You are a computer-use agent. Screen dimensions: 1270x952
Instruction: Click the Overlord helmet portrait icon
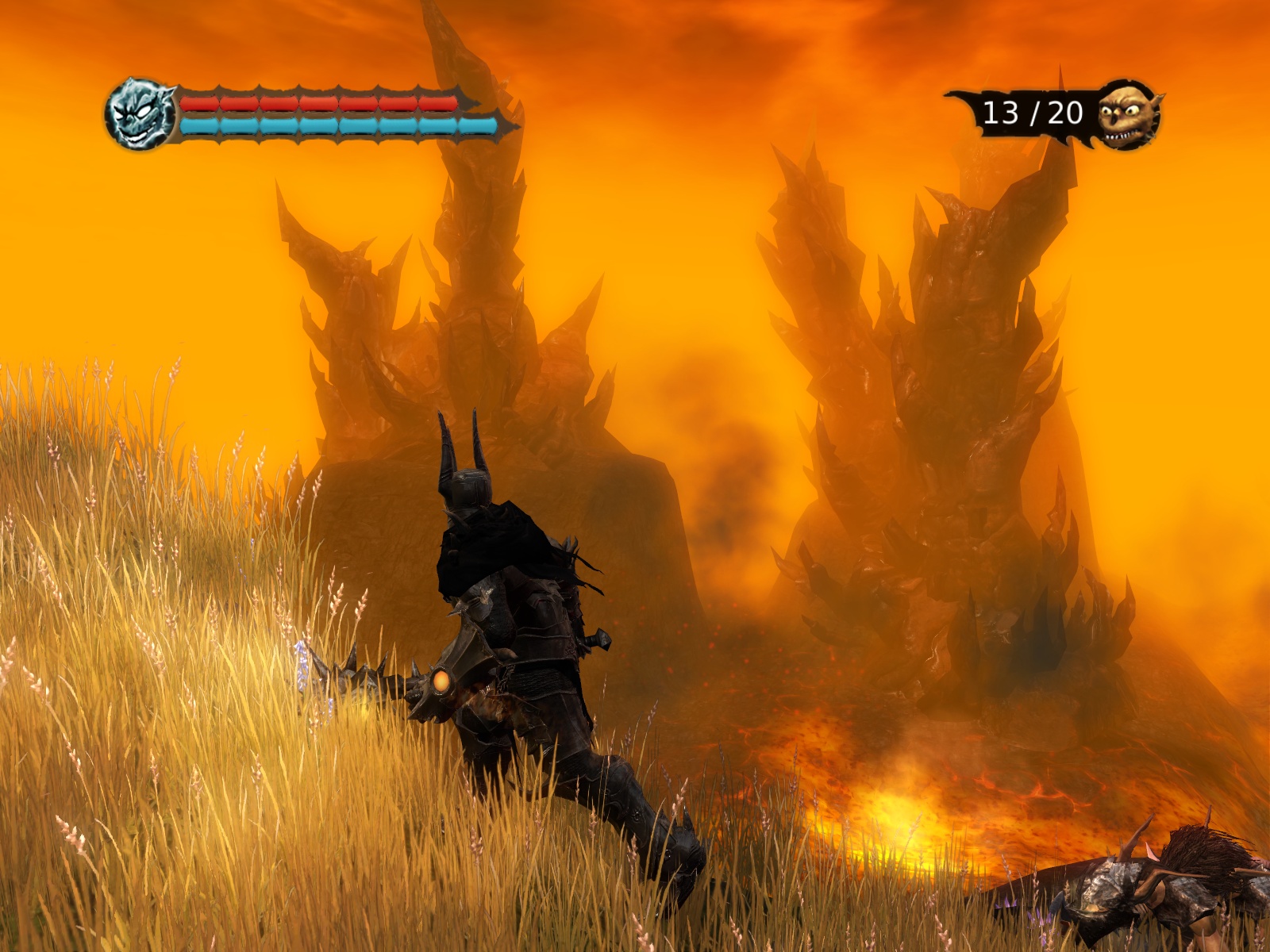140,114
